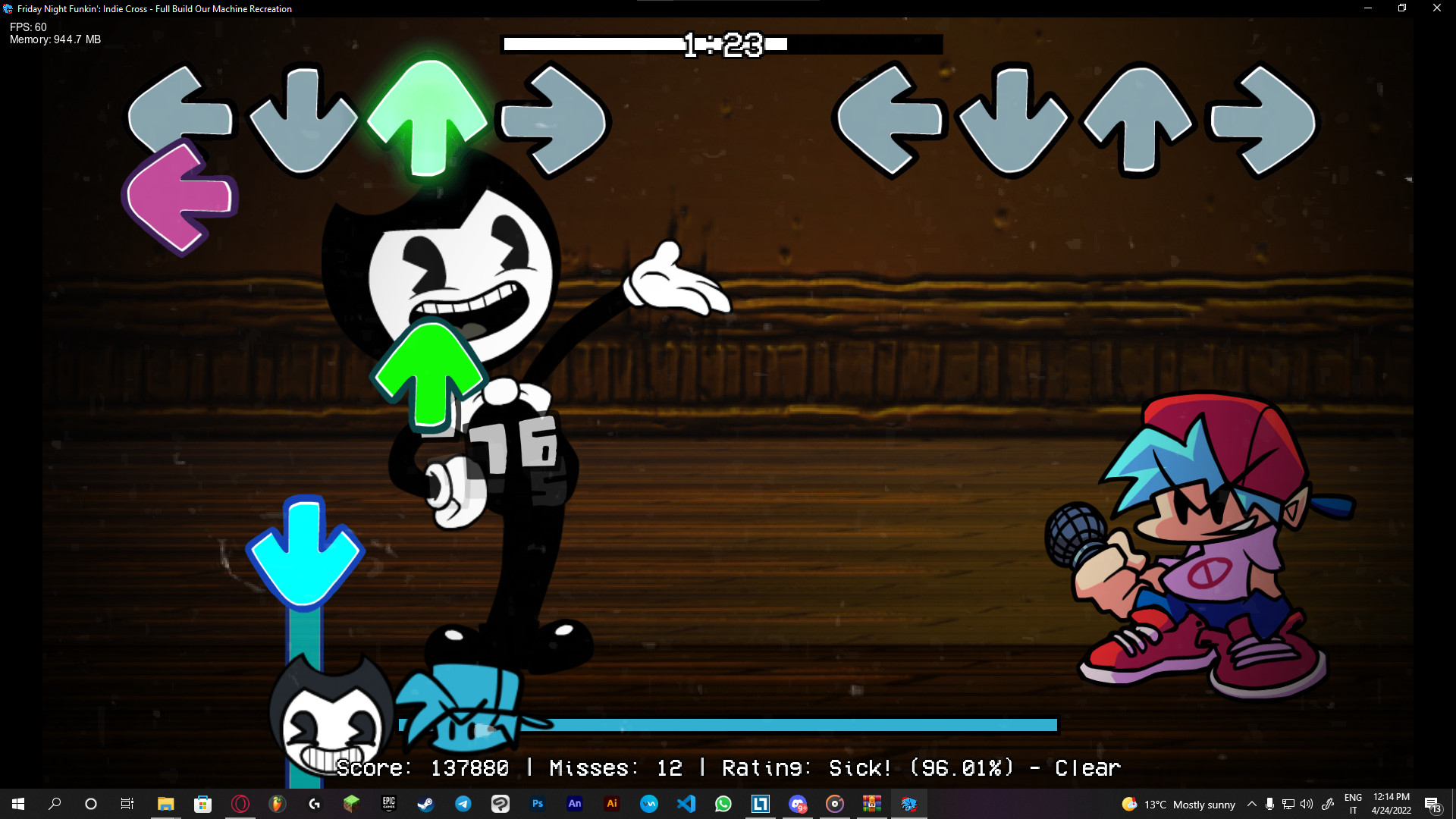Viewport: 1456px width, 819px height.
Task: Open Telegram
Action: [x=462, y=805]
